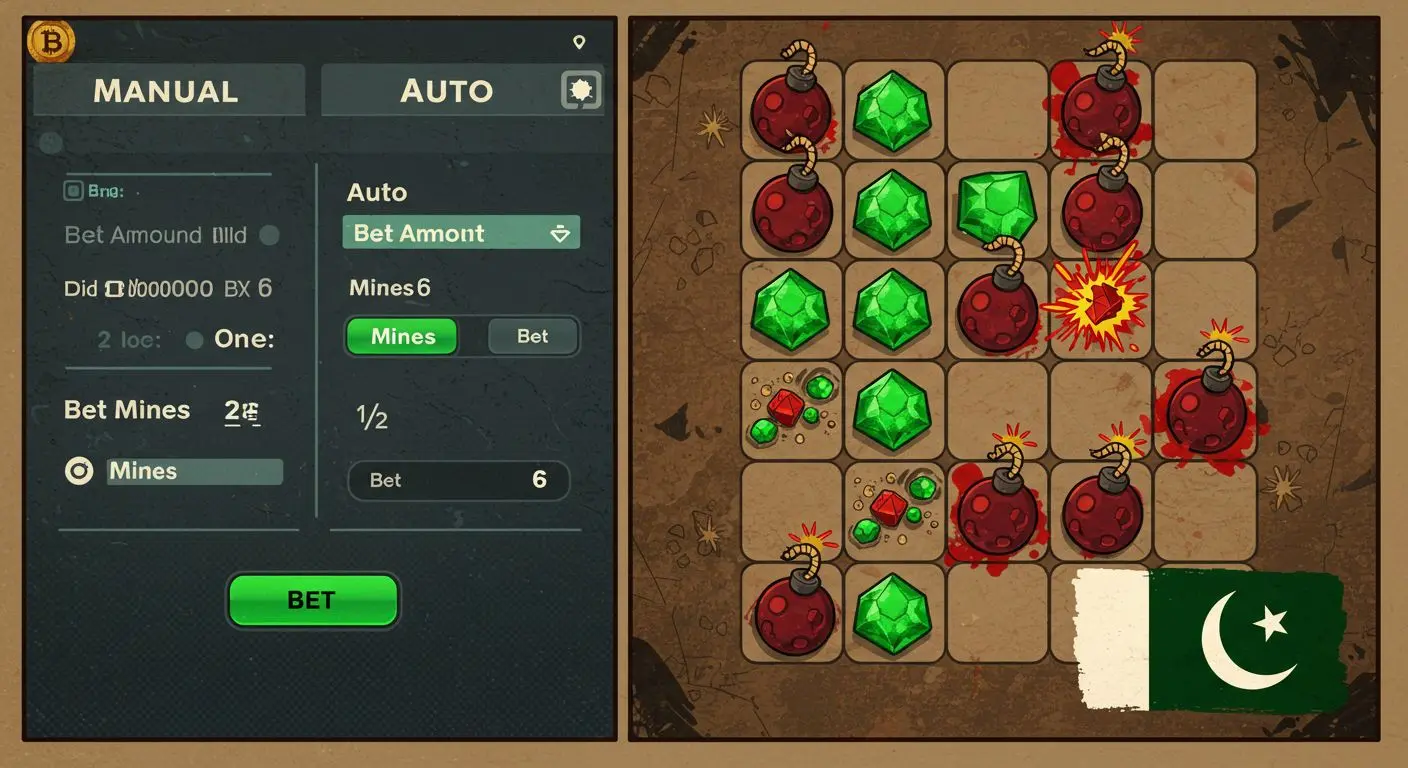Screen dimensions: 1408x768
Task: Switch to the Auto tab
Action: point(447,90)
